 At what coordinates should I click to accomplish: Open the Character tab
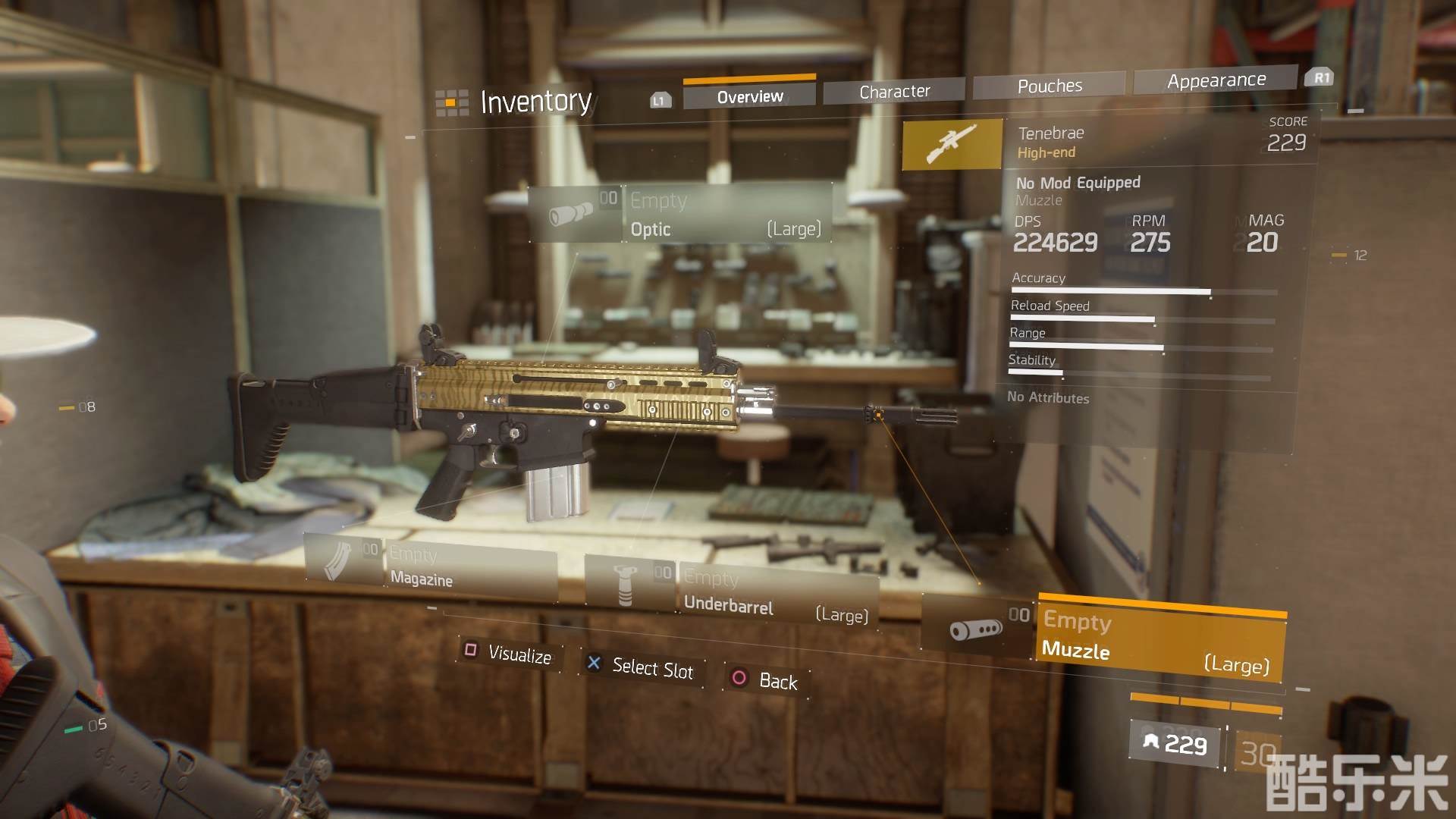(894, 91)
